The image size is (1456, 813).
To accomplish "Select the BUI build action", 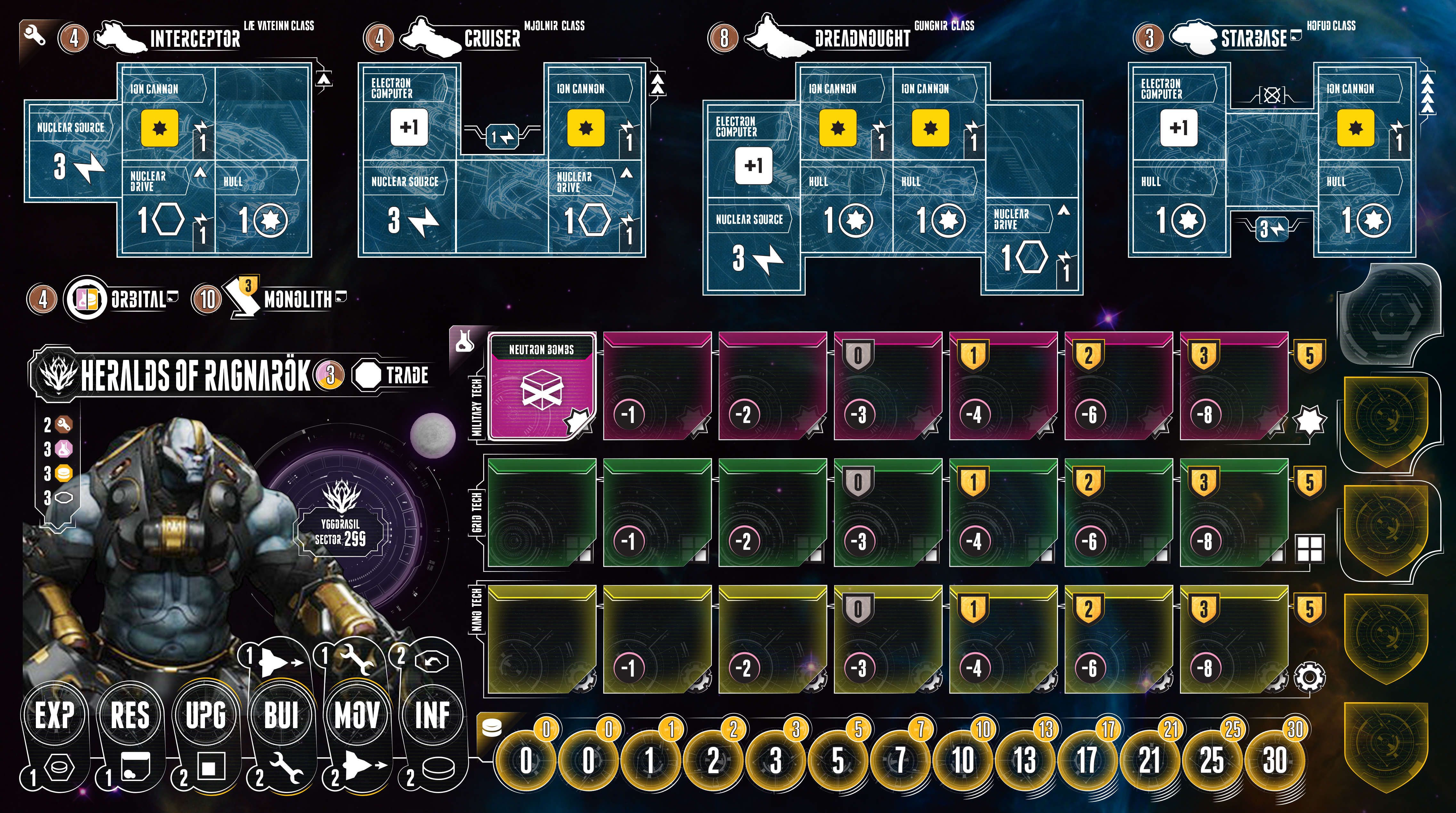I will (x=281, y=715).
